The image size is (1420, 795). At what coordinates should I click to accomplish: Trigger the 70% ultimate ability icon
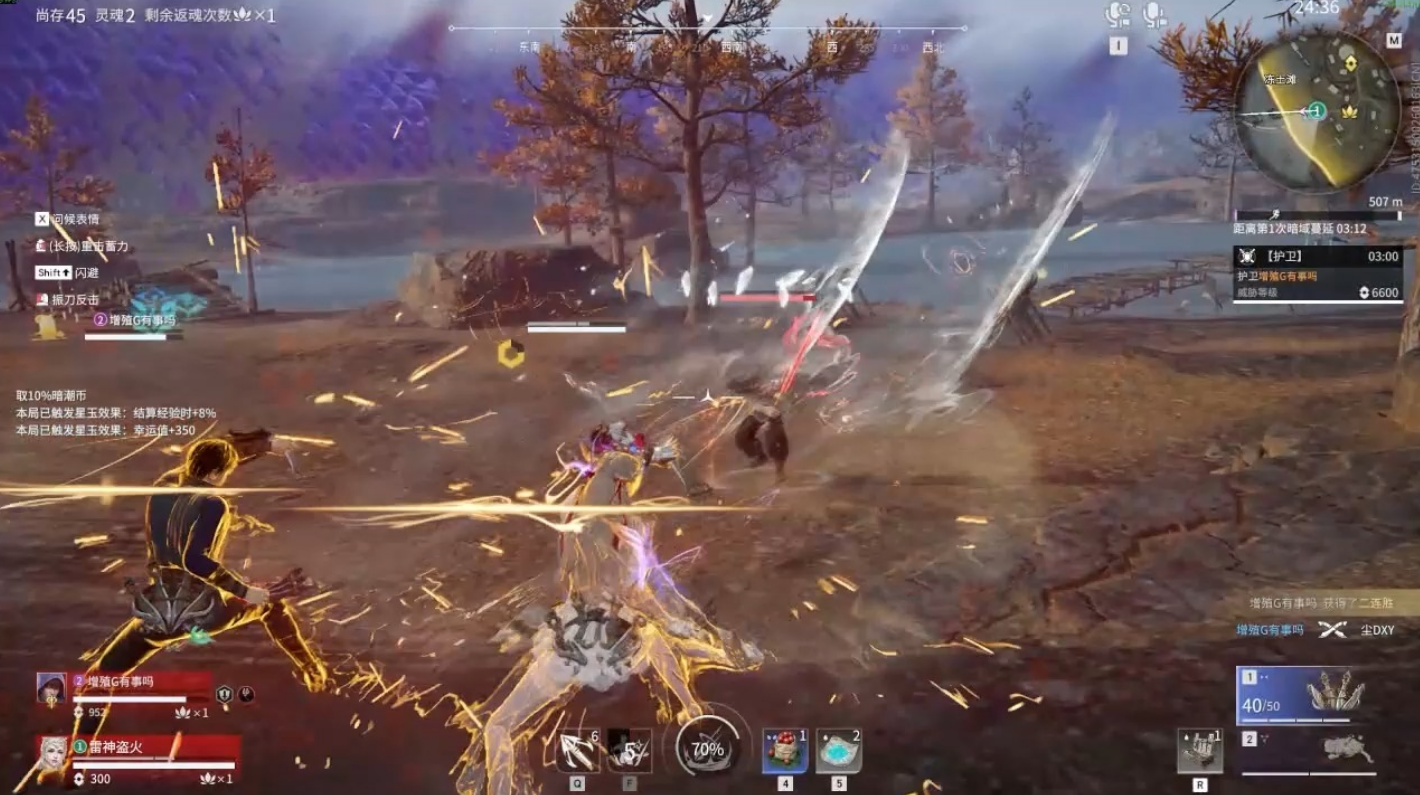pyautogui.click(x=707, y=749)
